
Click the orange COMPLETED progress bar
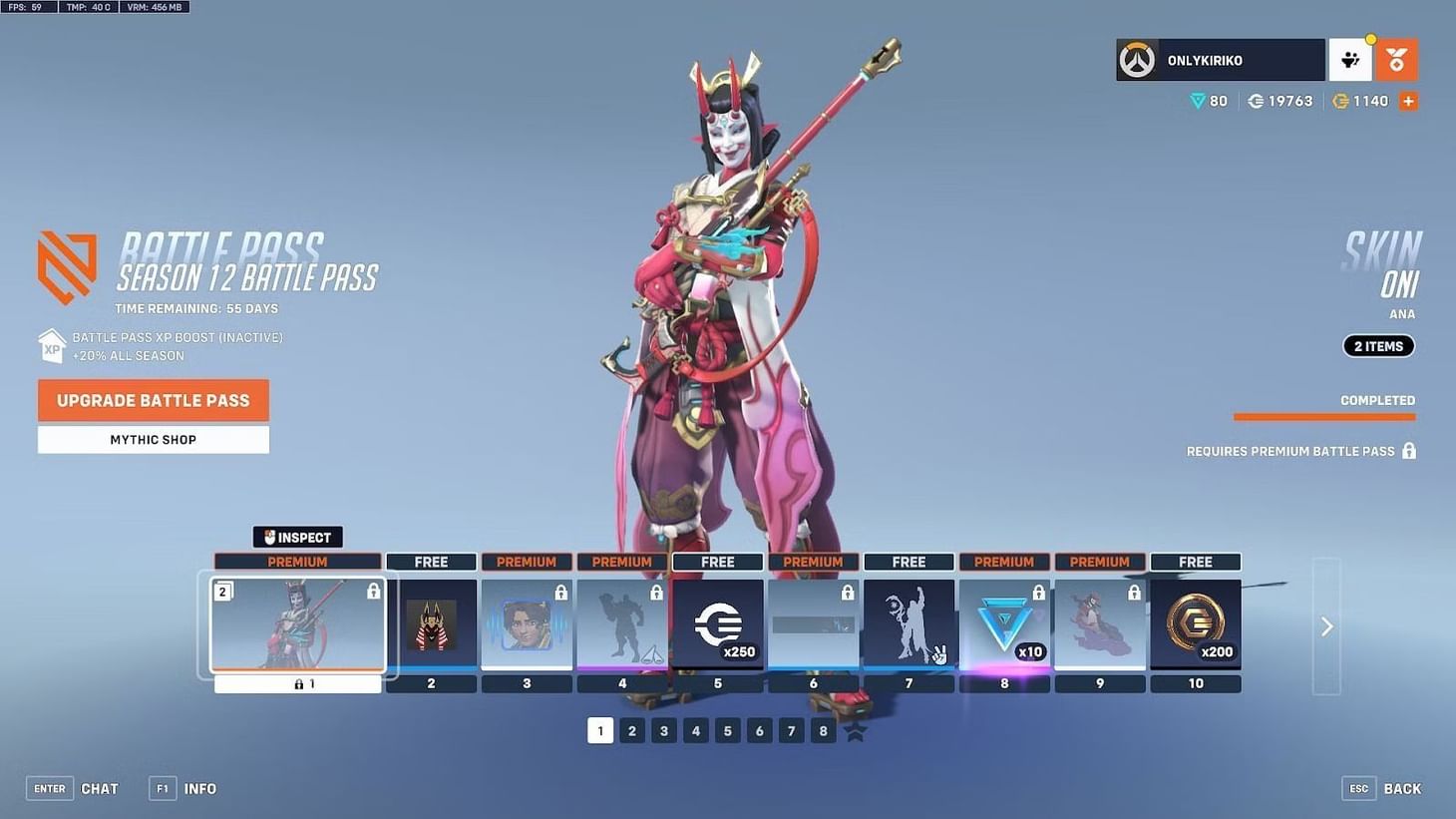1324,417
